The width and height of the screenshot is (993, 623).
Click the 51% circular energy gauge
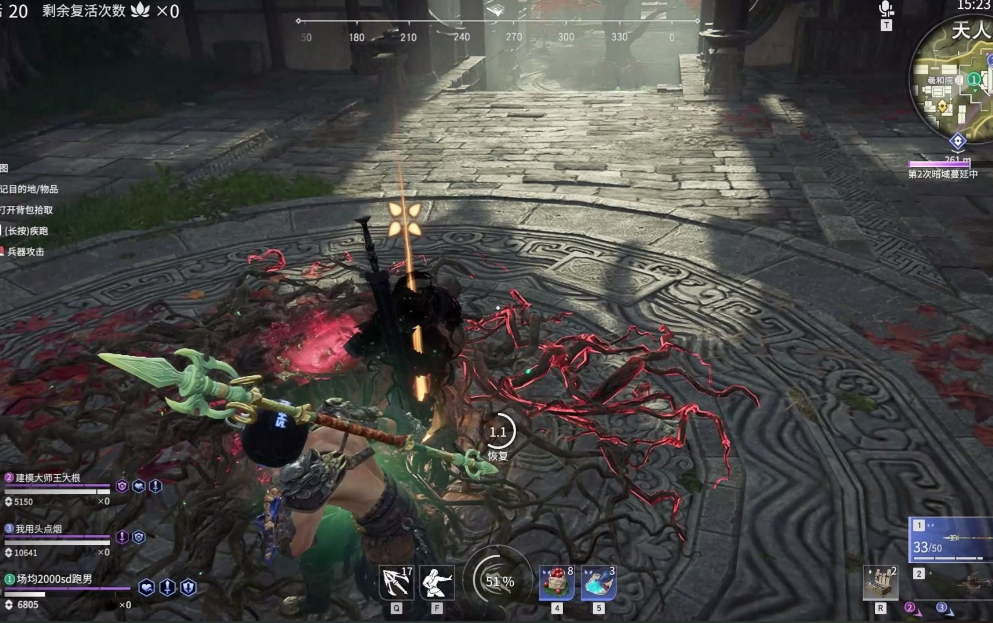(498, 580)
